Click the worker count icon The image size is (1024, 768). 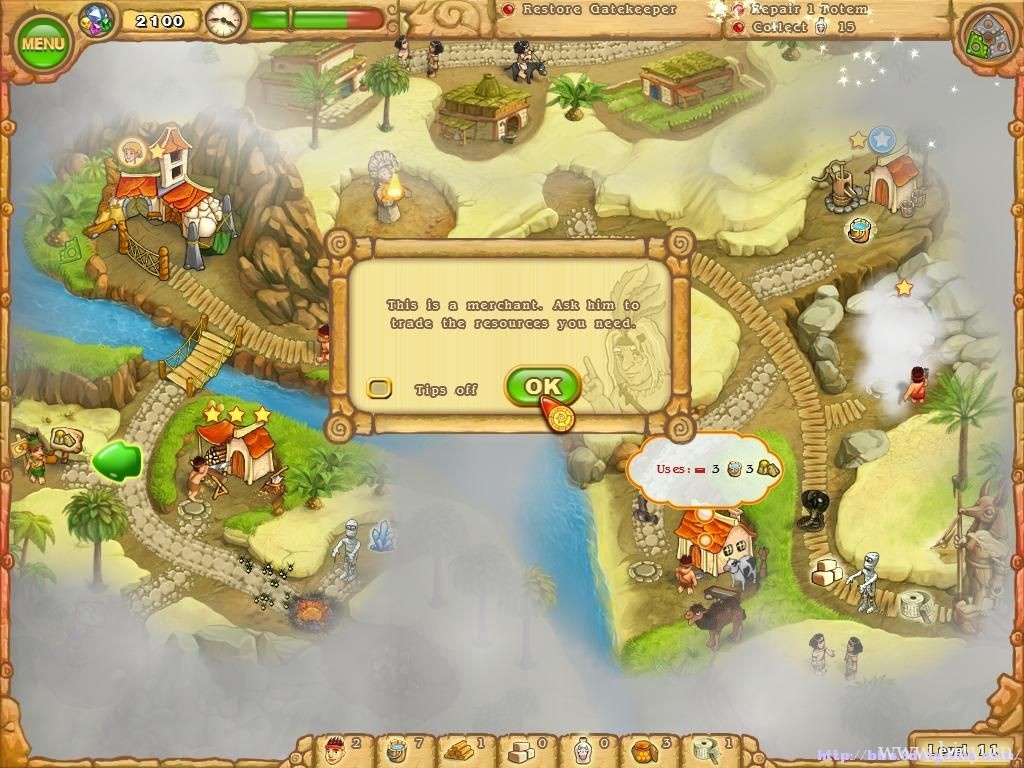pyautogui.click(x=335, y=747)
